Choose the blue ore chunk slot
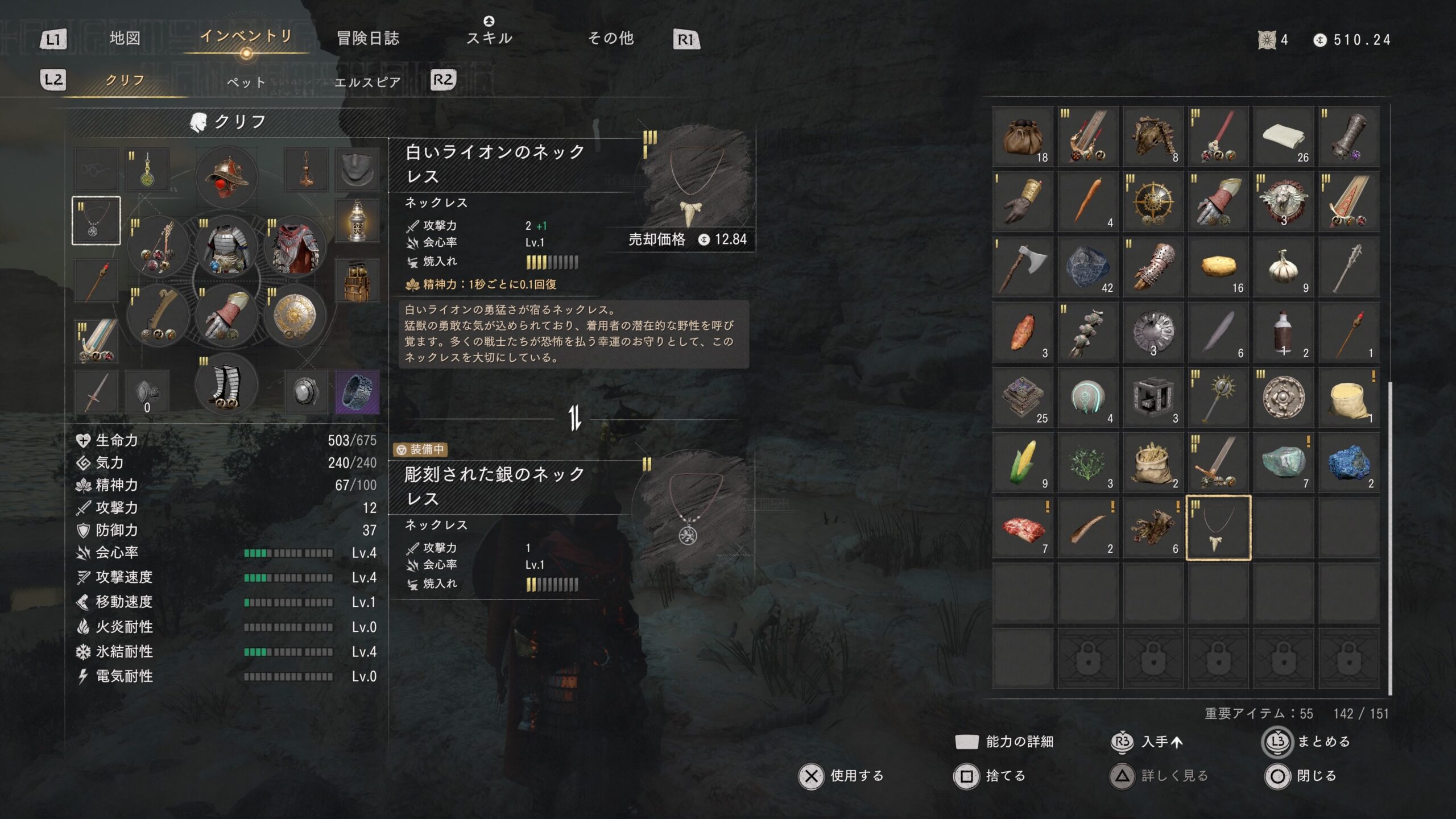 pyautogui.click(x=1349, y=462)
